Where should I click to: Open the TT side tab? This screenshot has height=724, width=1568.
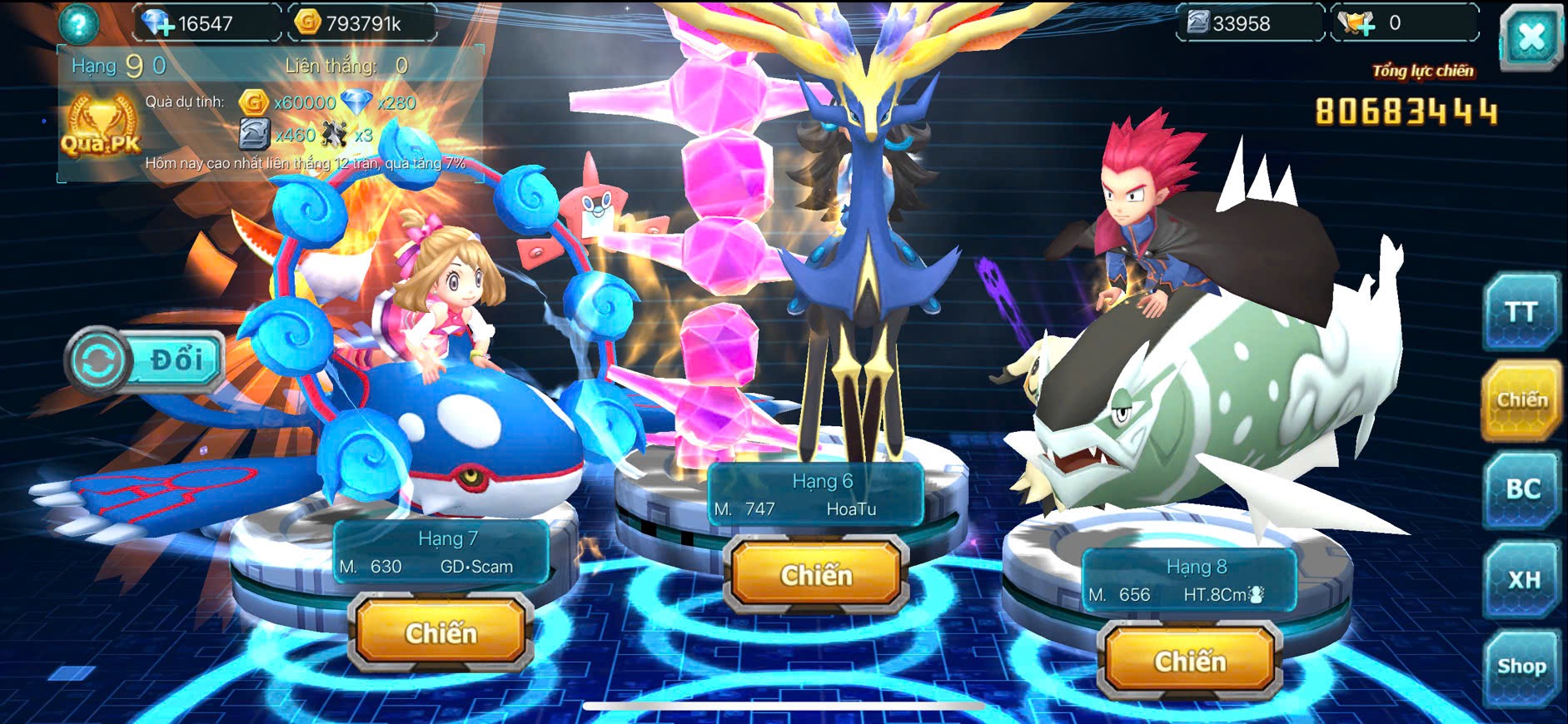coord(1521,312)
